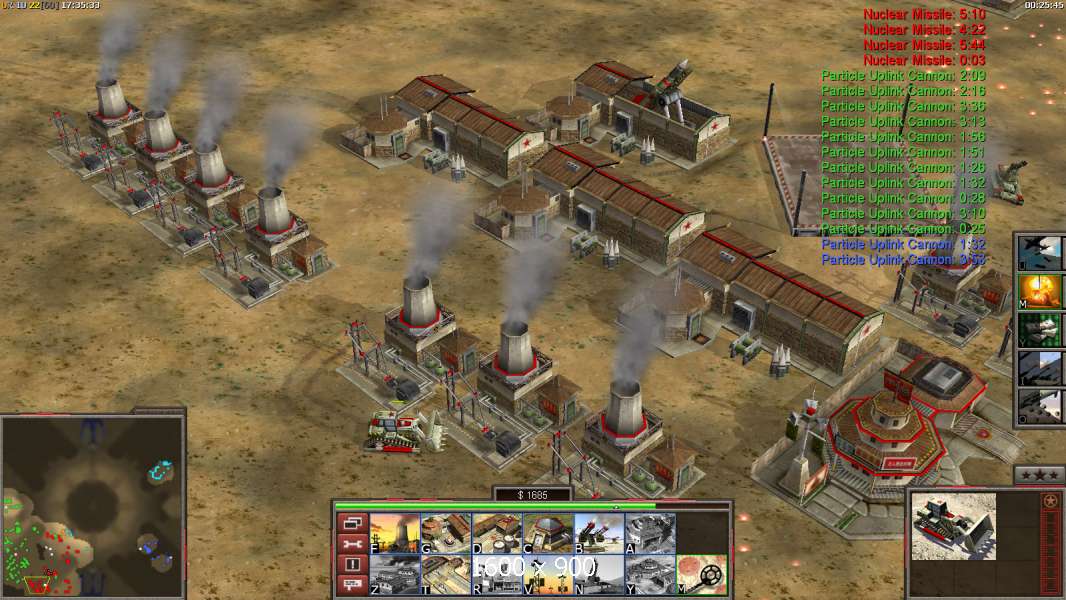This screenshot has height=600, width=1066.
Task: Build a Nuclear Reactor from the build bar
Action: click(394, 533)
